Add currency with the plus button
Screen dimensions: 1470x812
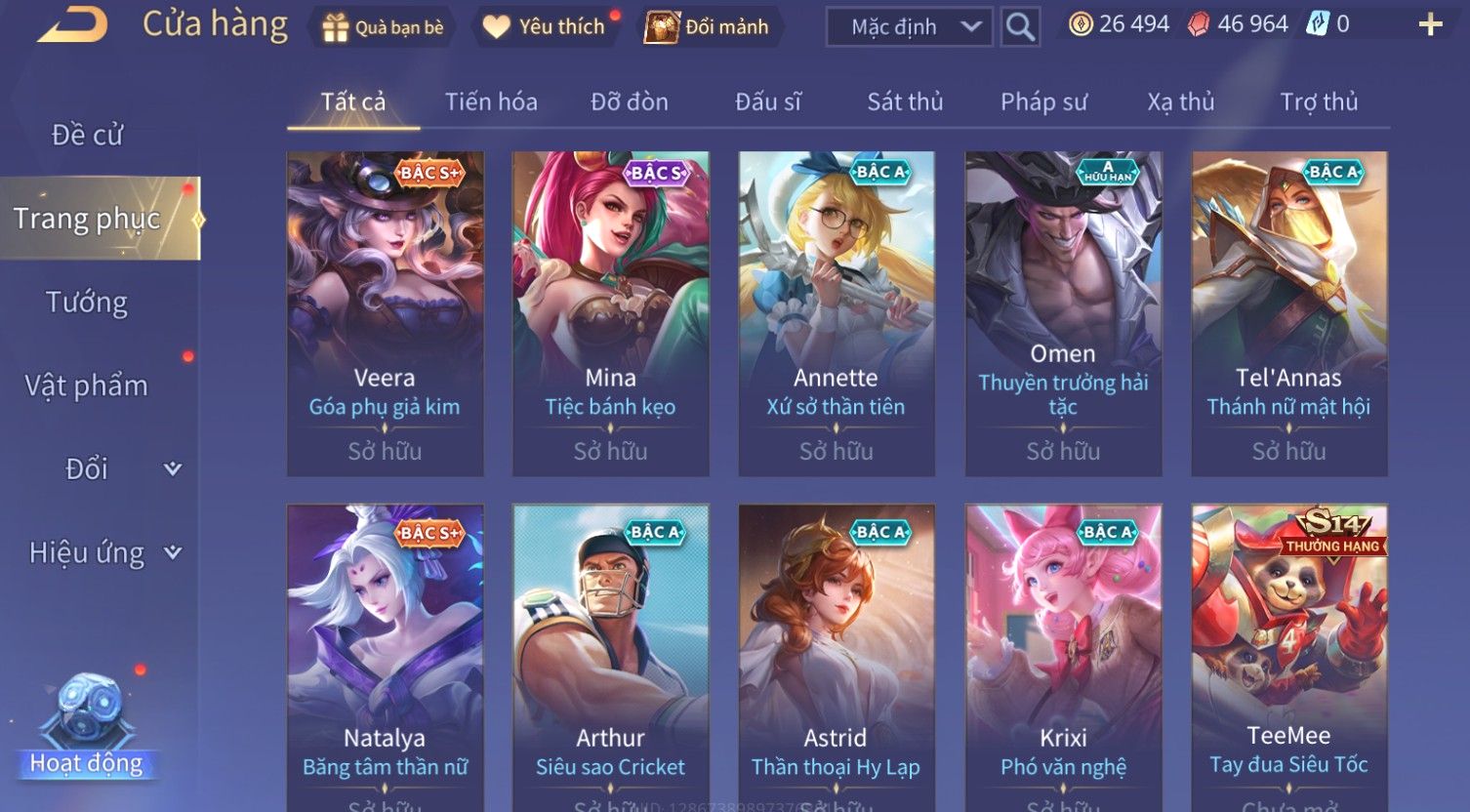(x=1430, y=25)
